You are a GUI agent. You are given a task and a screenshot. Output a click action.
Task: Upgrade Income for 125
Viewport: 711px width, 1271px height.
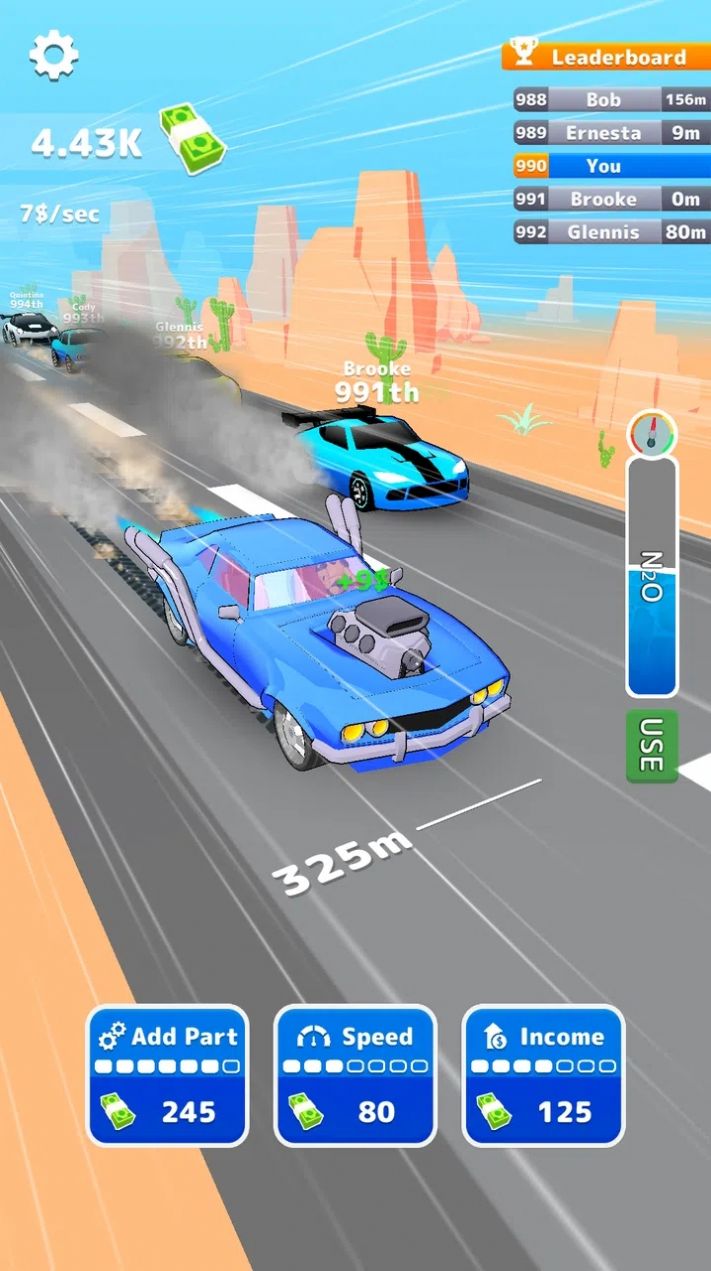[543, 1075]
